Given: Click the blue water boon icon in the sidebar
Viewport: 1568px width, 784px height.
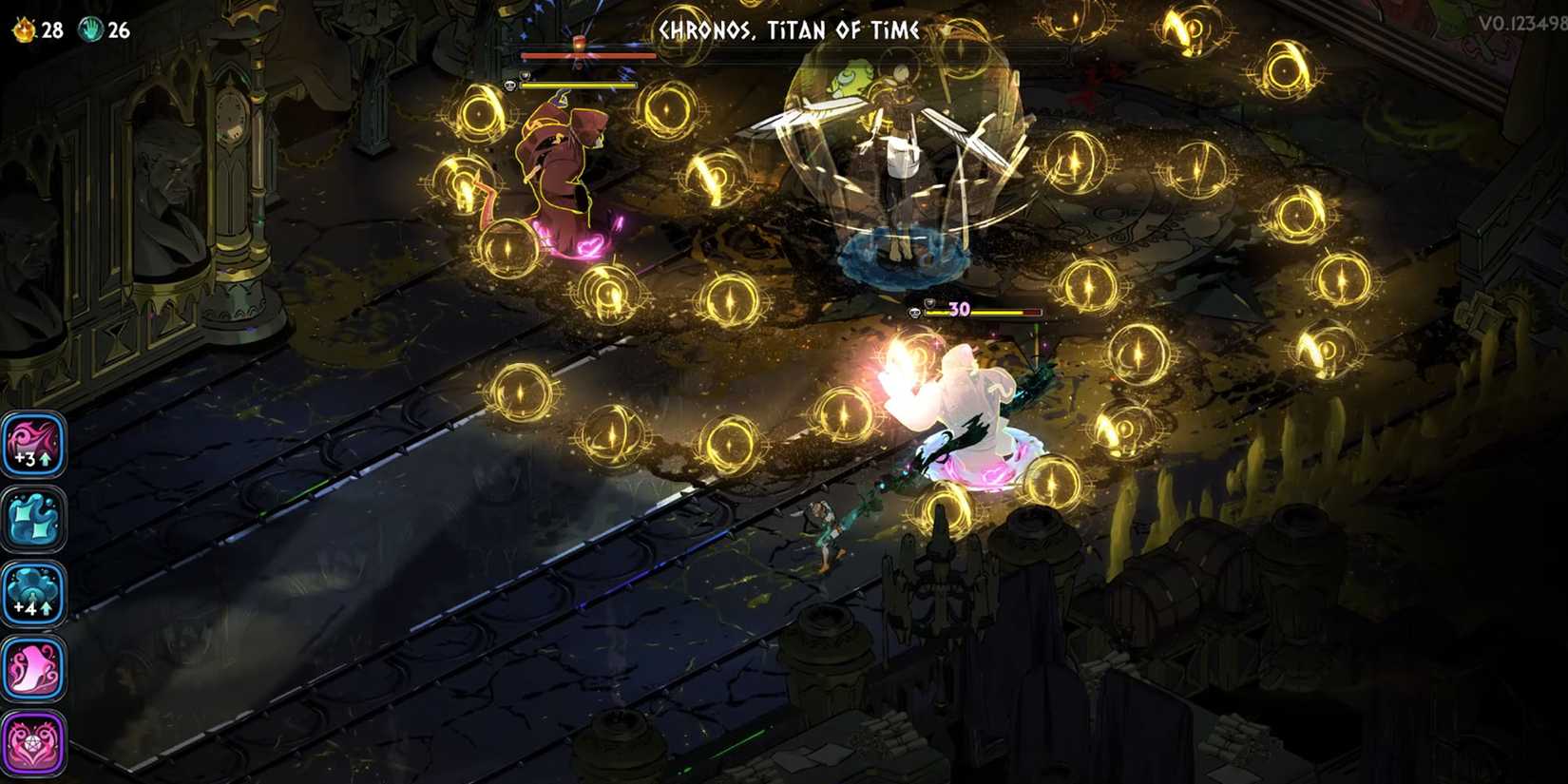Looking at the screenshot, I should coord(35,519).
